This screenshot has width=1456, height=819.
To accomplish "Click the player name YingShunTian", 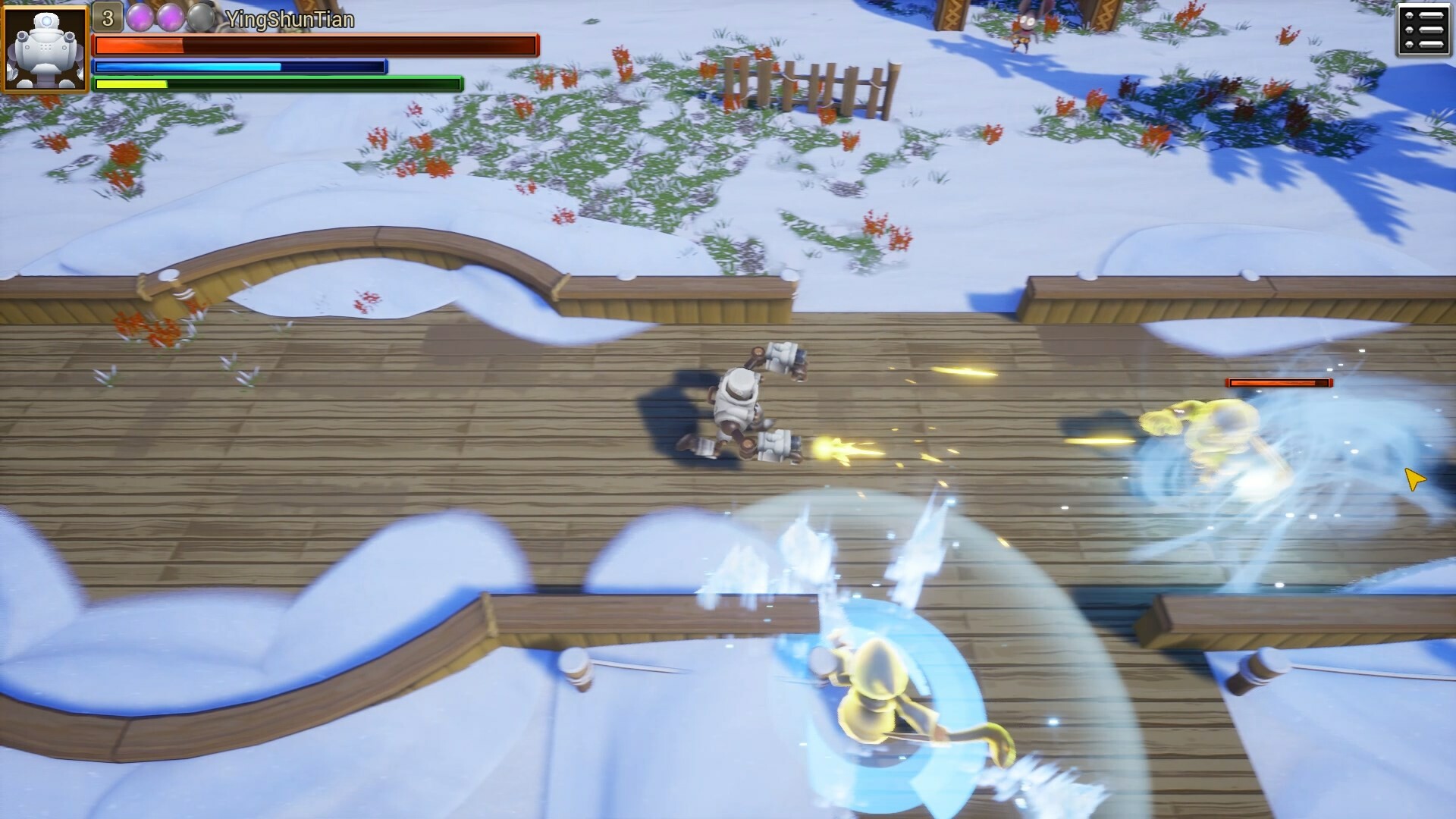I will (290, 20).
